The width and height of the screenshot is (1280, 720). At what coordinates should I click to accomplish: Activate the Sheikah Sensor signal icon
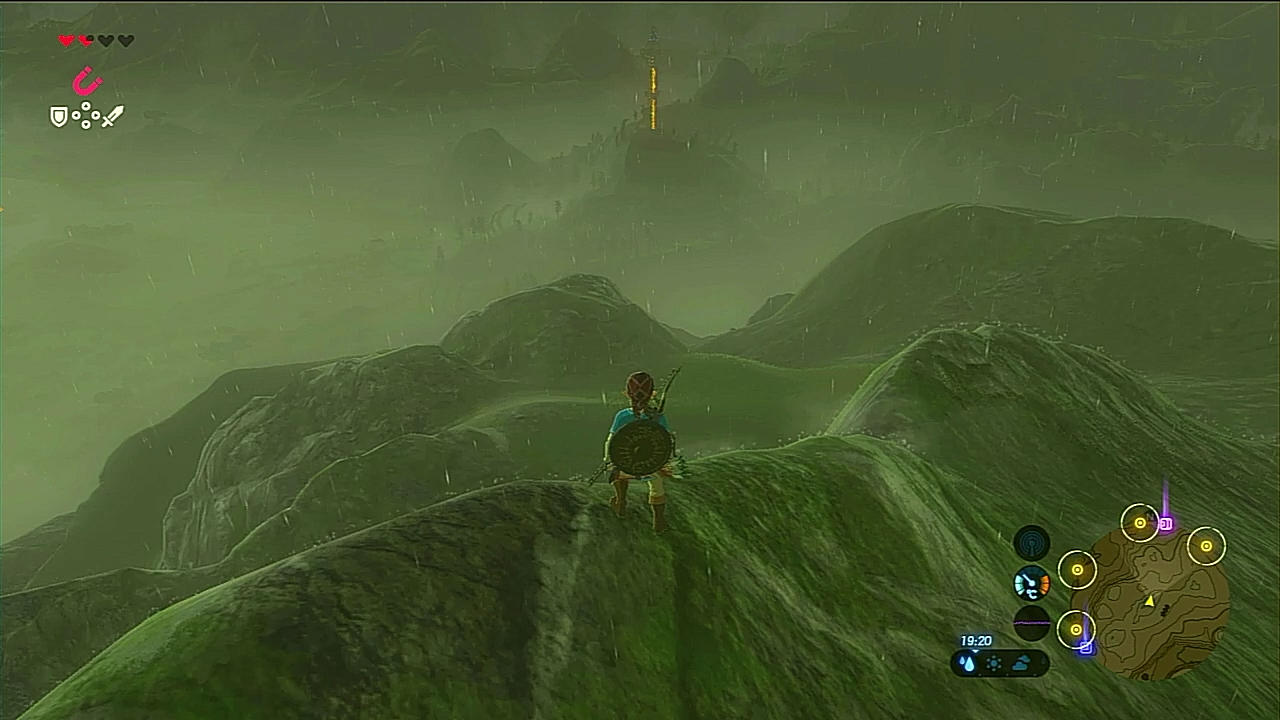pos(1032,543)
